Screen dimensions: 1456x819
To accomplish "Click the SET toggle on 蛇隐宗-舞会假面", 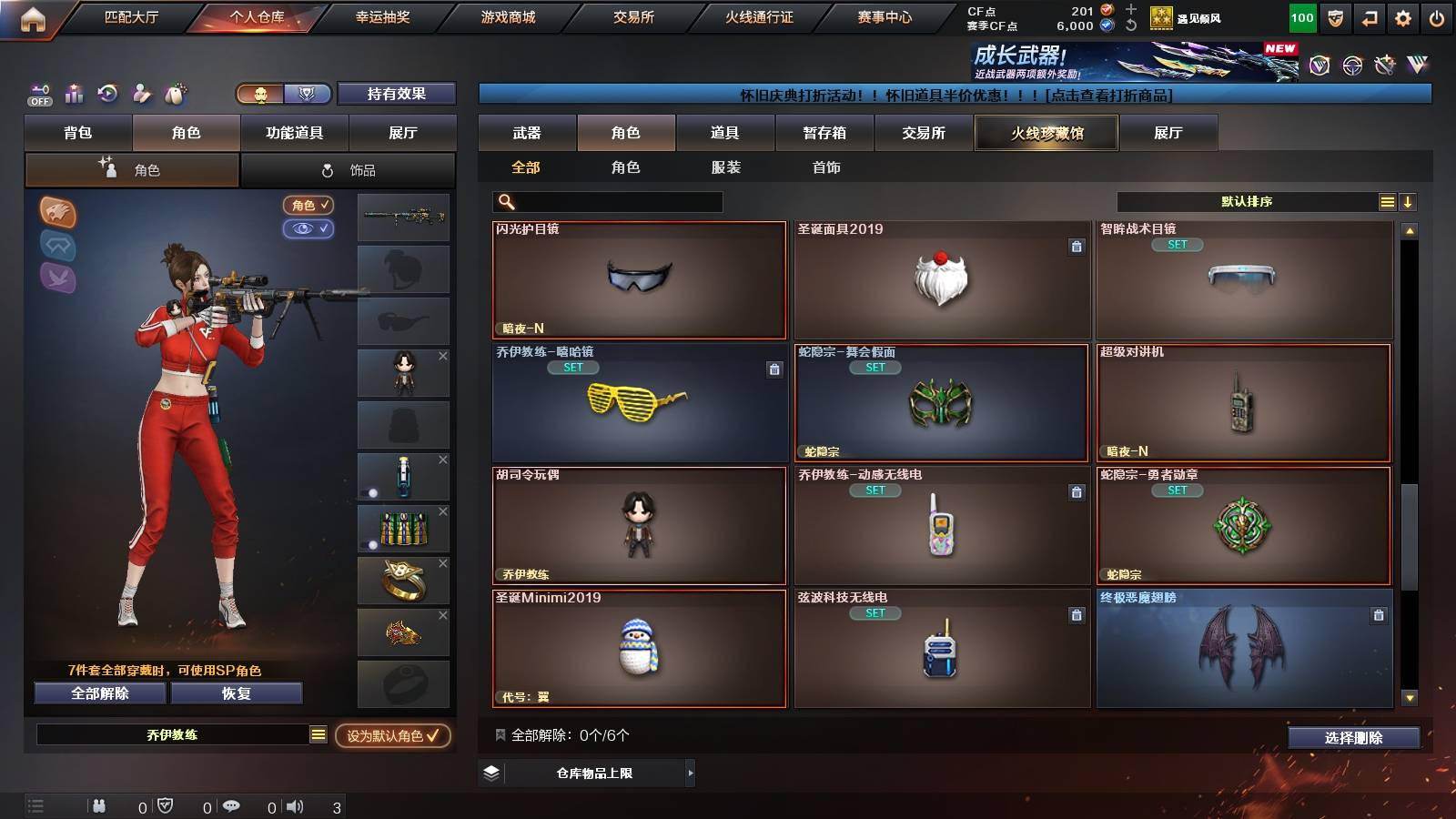I will [x=876, y=368].
